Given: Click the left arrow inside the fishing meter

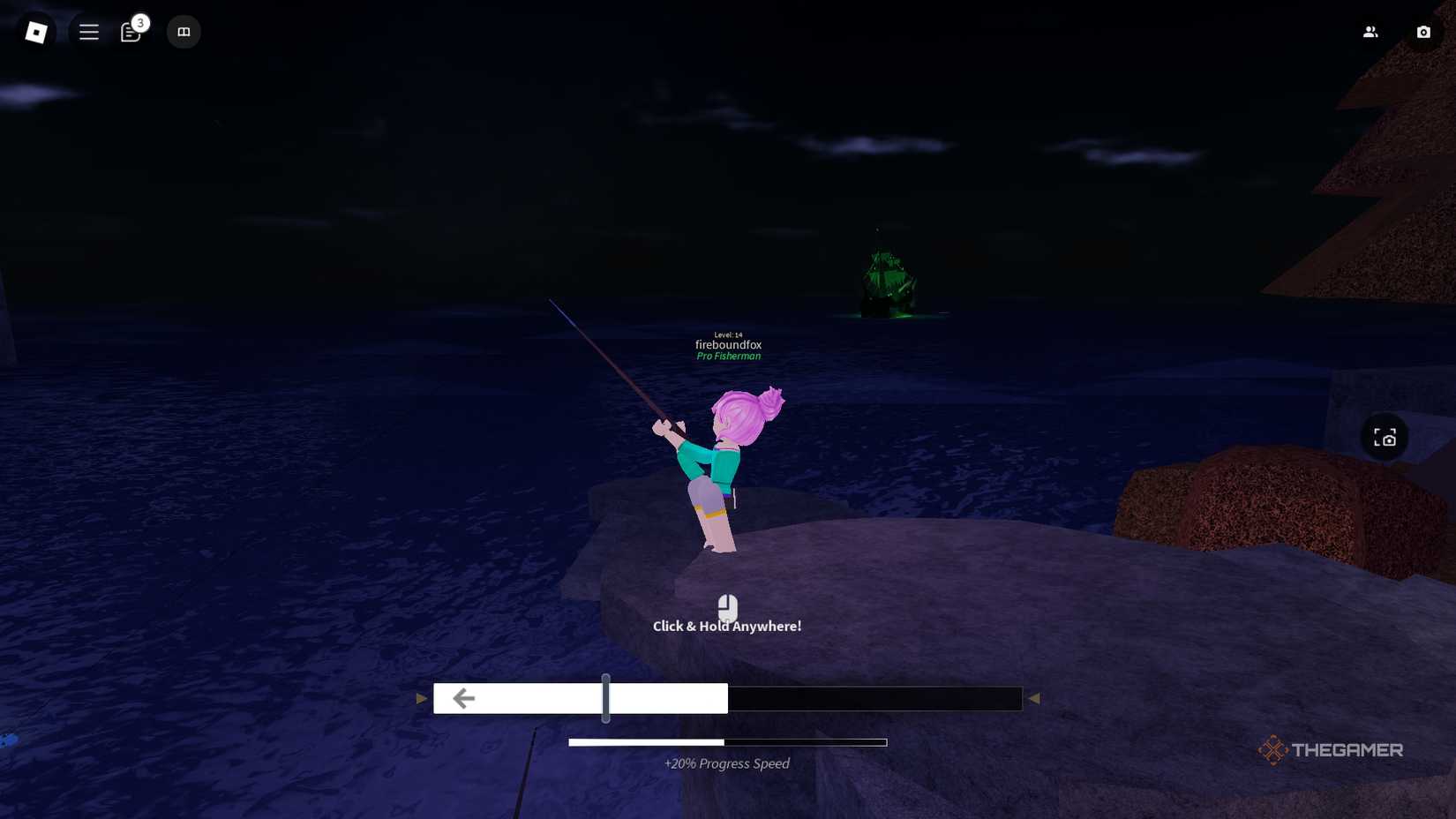Looking at the screenshot, I should (463, 698).
